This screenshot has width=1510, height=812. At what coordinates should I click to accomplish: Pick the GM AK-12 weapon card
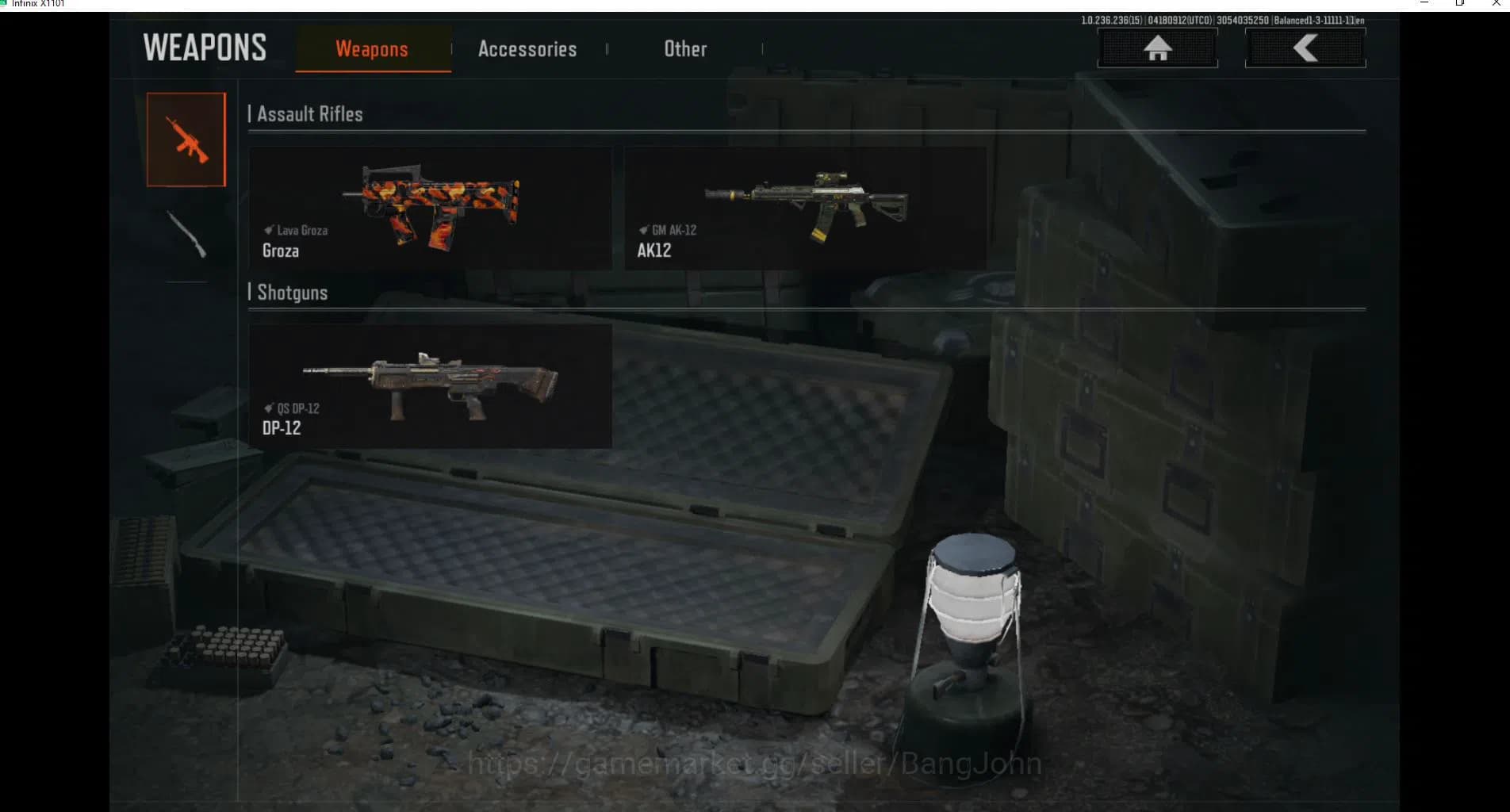pyautogui.click(x=805, y=208)
